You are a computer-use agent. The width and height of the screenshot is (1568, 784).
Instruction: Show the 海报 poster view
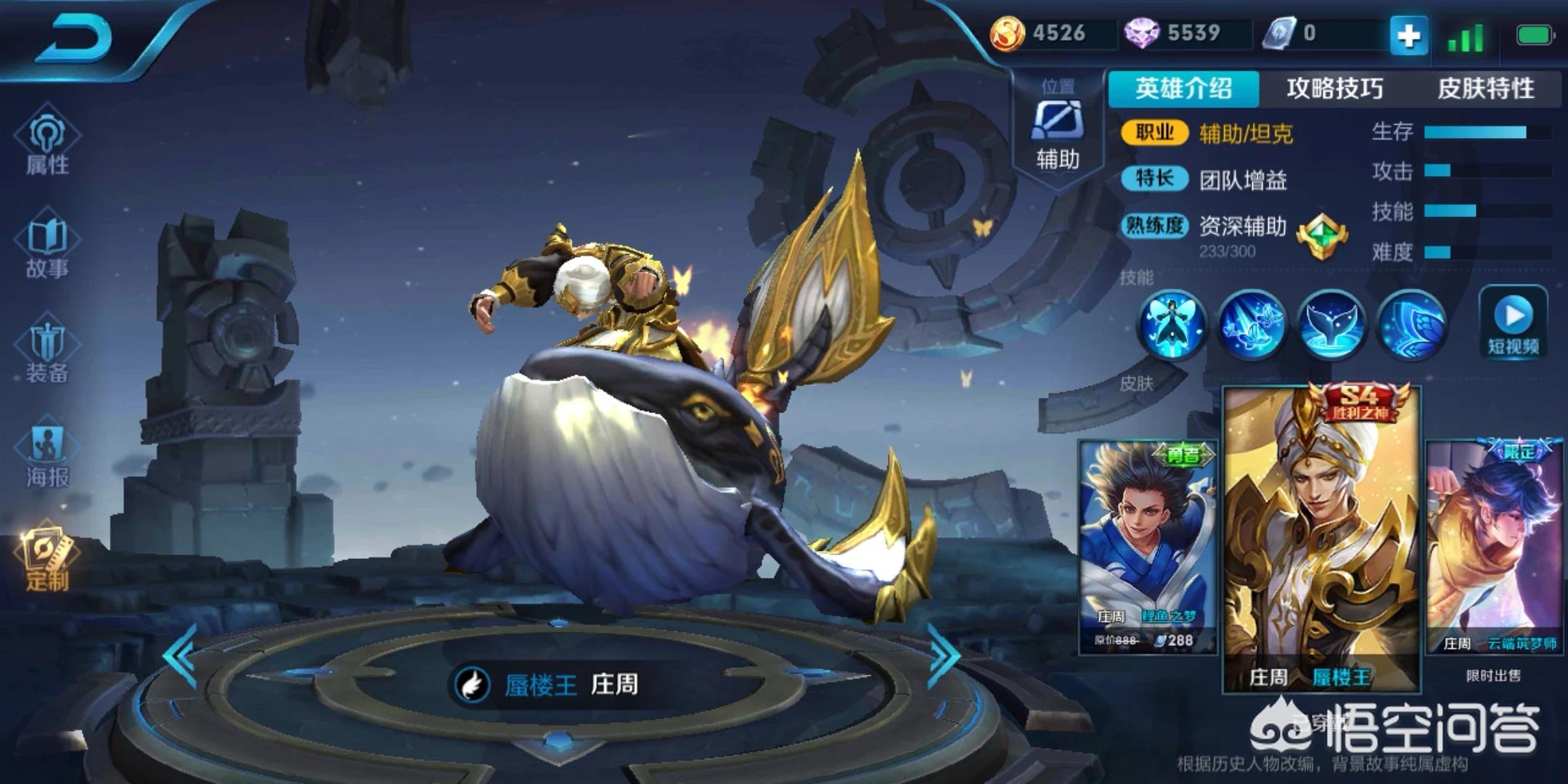(47, 456)
